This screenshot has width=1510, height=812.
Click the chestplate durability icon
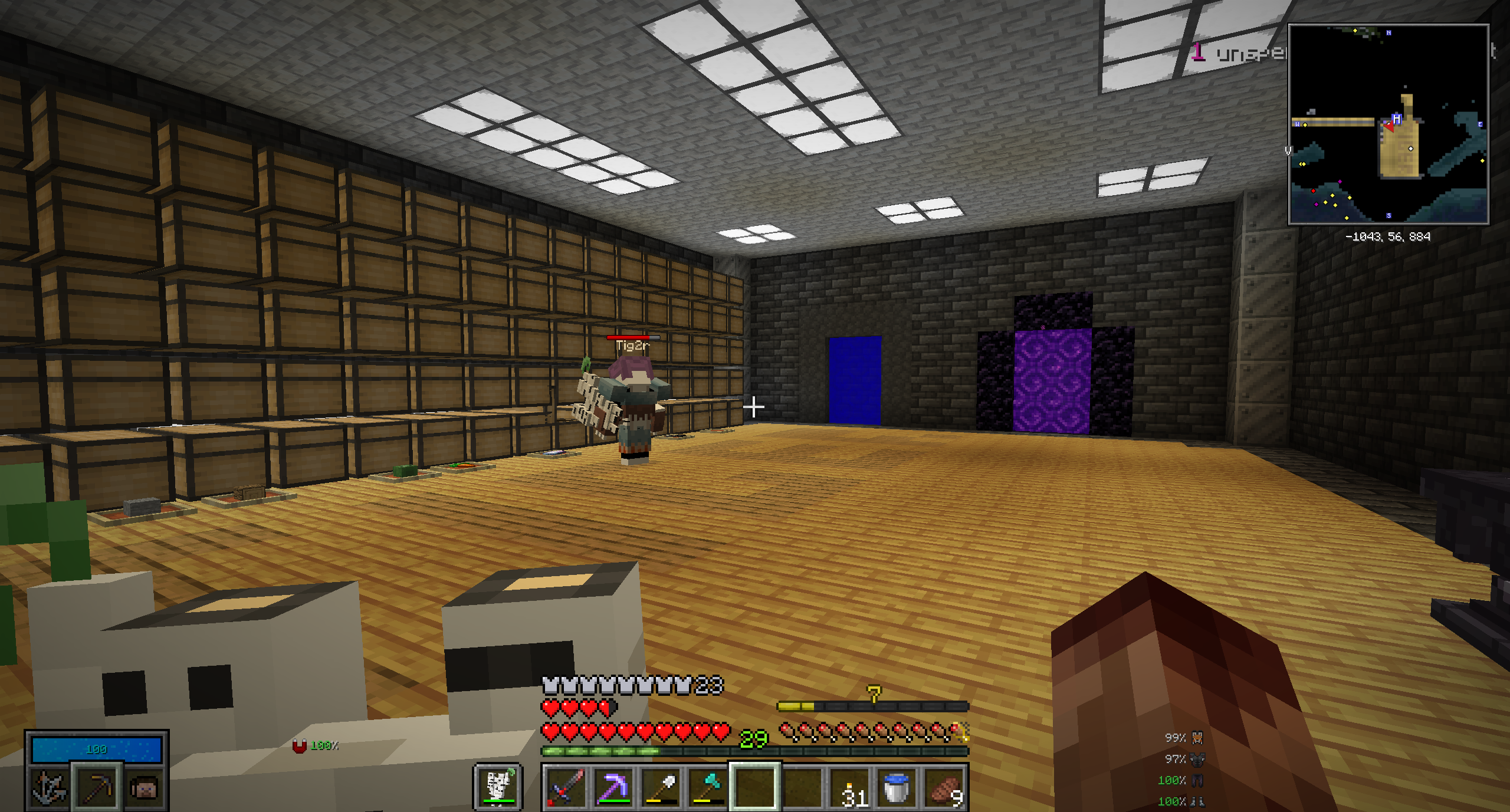(x=1197, y=759)
